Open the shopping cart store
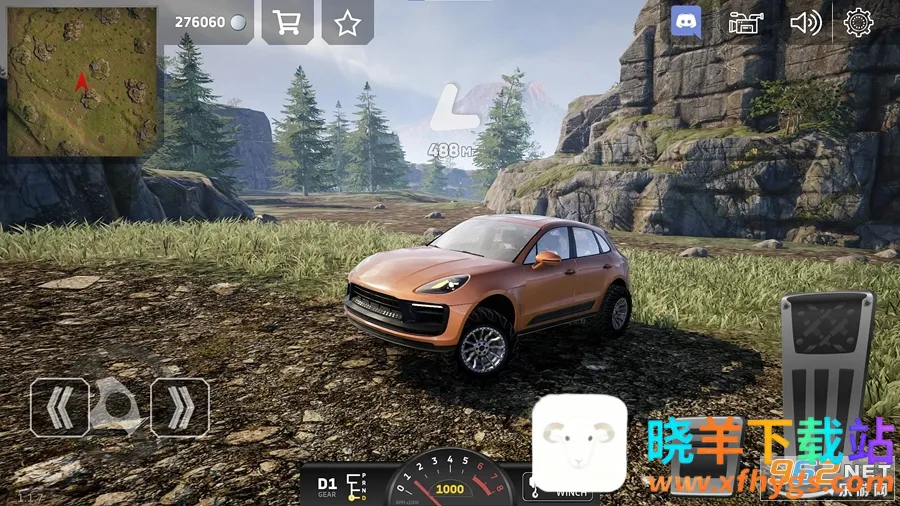Image resolution: width=900 pixels, height=506 pixels. (x=287, y=23)
